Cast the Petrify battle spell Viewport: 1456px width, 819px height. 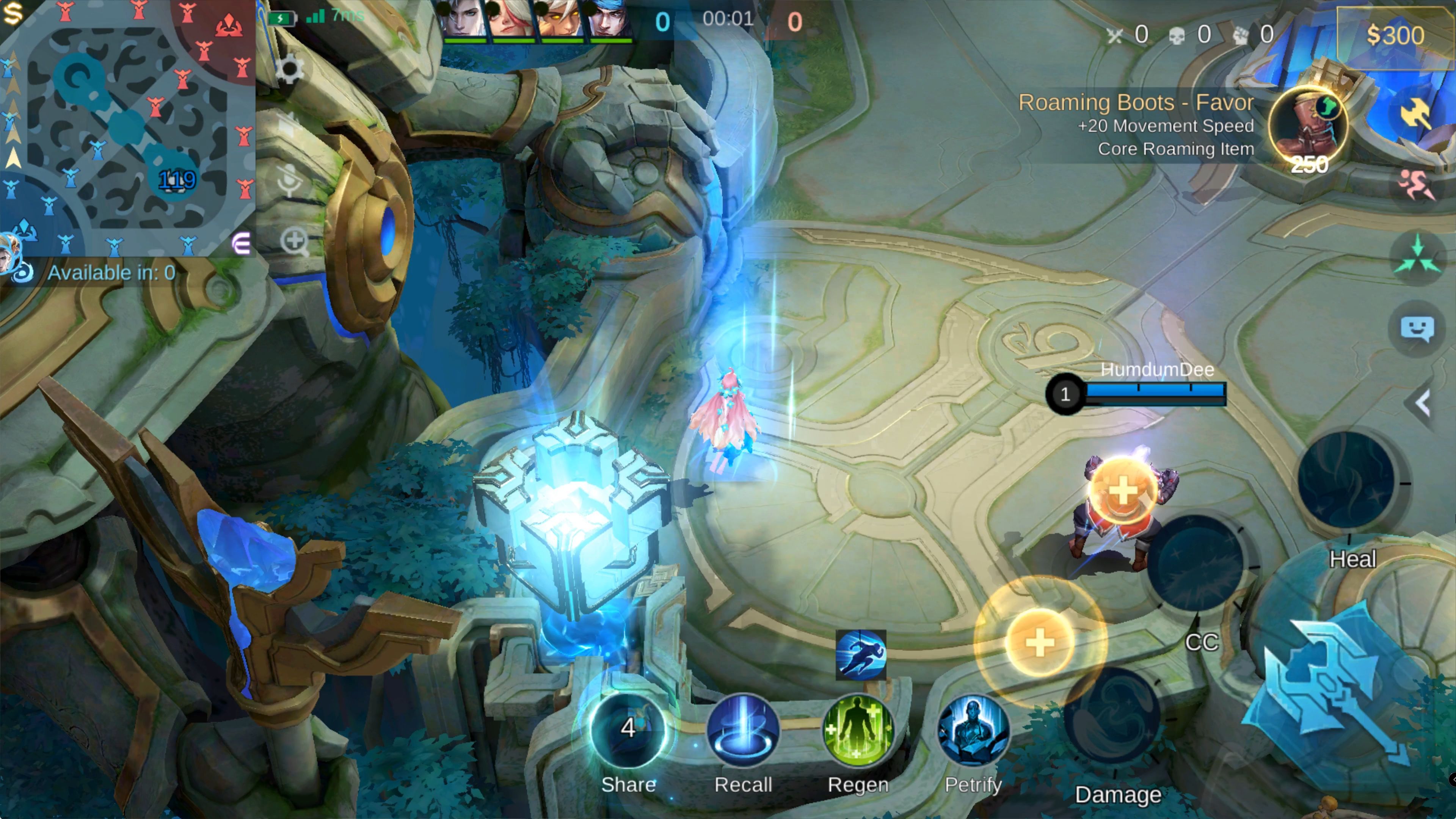(973, 731)
